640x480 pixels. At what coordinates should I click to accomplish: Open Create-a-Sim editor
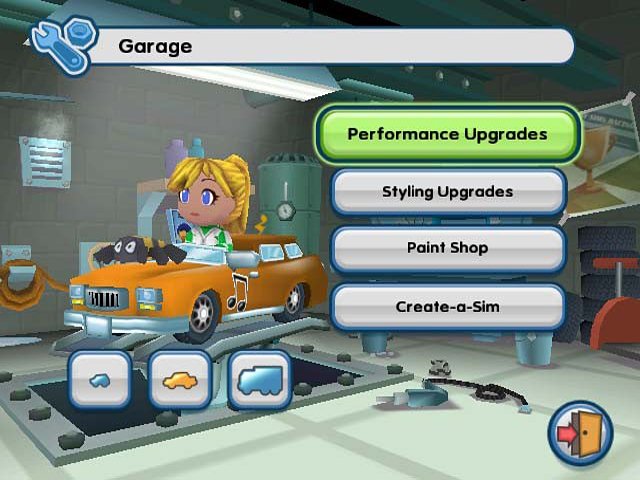pyautogui.click(x=447, y=306)
